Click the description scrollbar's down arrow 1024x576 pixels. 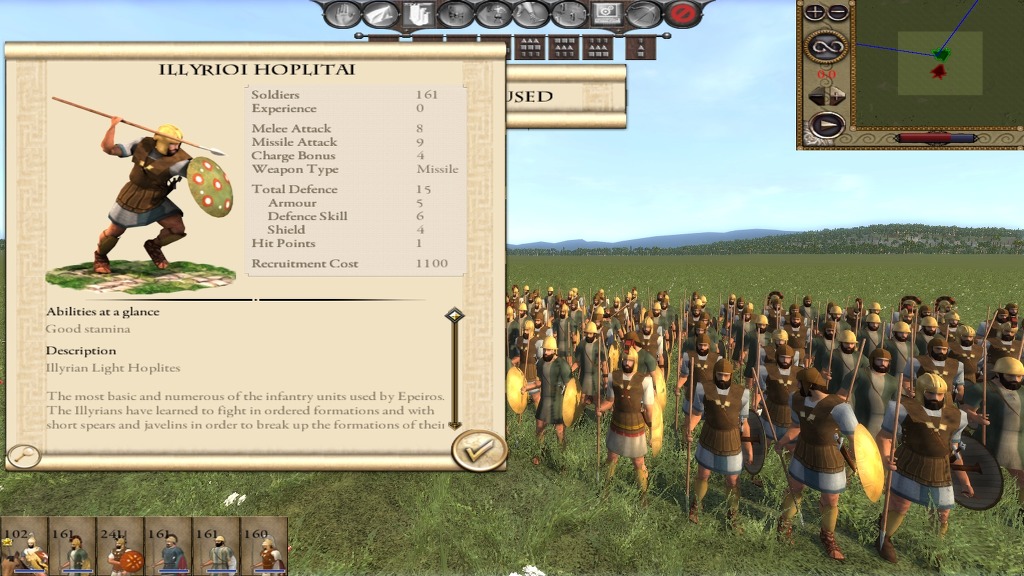tap(455, 424)
